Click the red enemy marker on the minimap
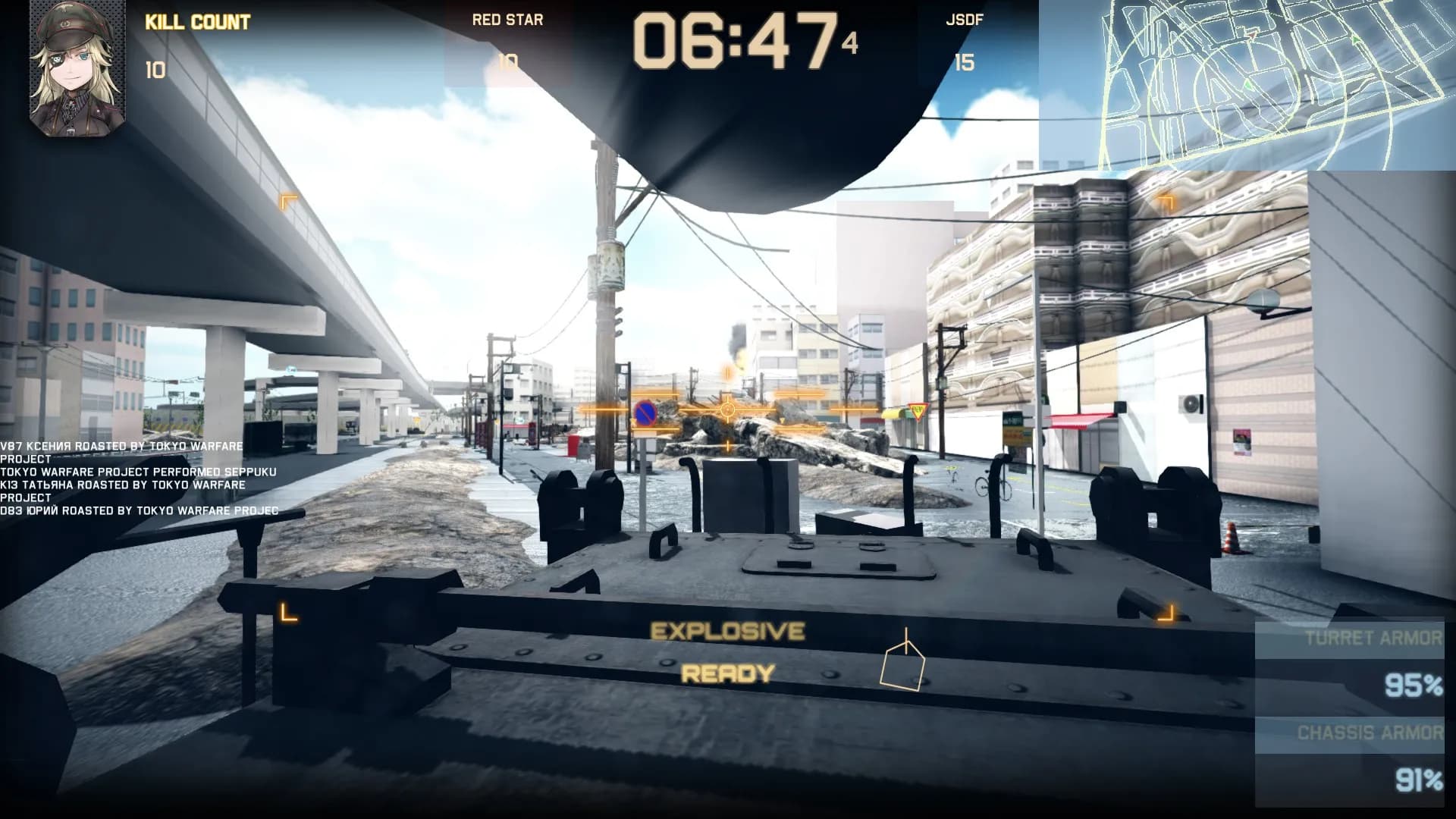 [1251, 36]
